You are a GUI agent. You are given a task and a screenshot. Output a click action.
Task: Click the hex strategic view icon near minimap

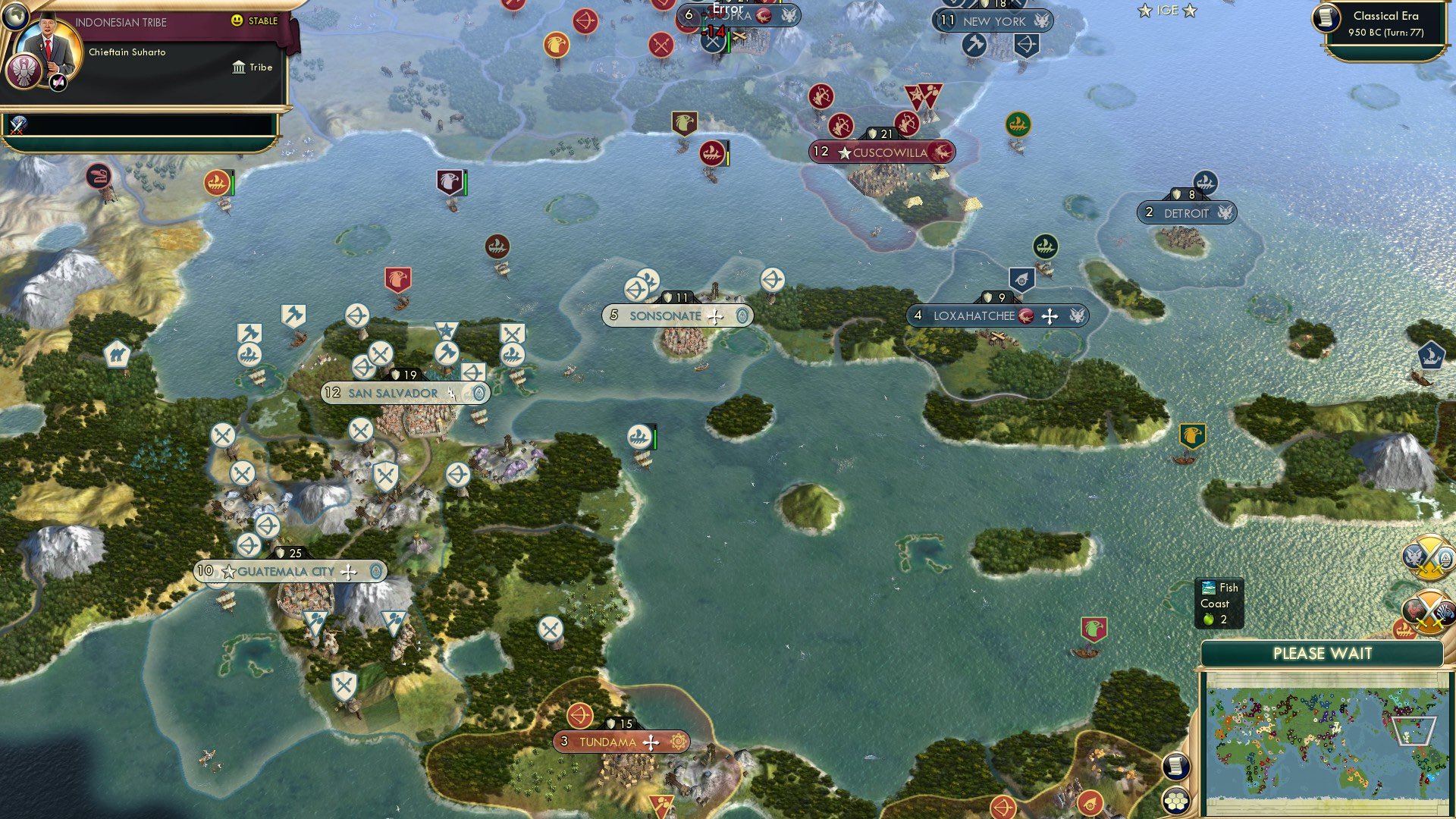point(1176,799)
